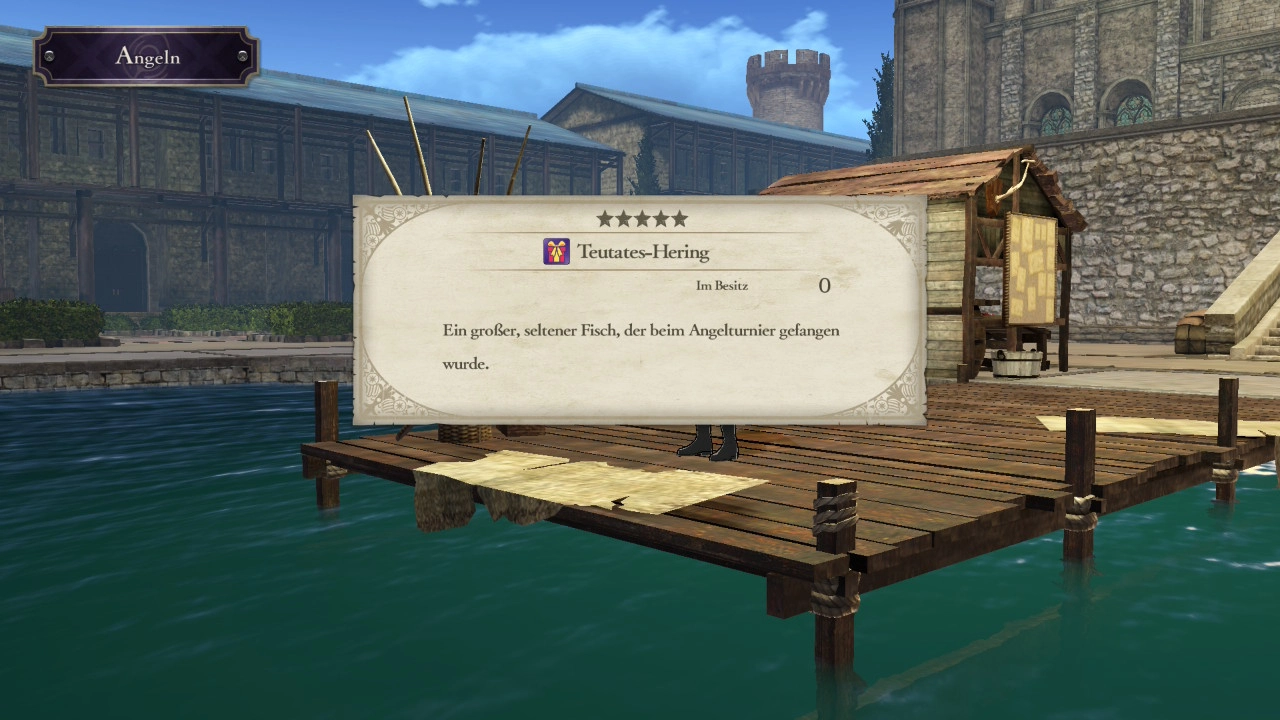Click the Teutates-Hering gift icon
The image size is (1280, 720).
click(x=556, y=252)
